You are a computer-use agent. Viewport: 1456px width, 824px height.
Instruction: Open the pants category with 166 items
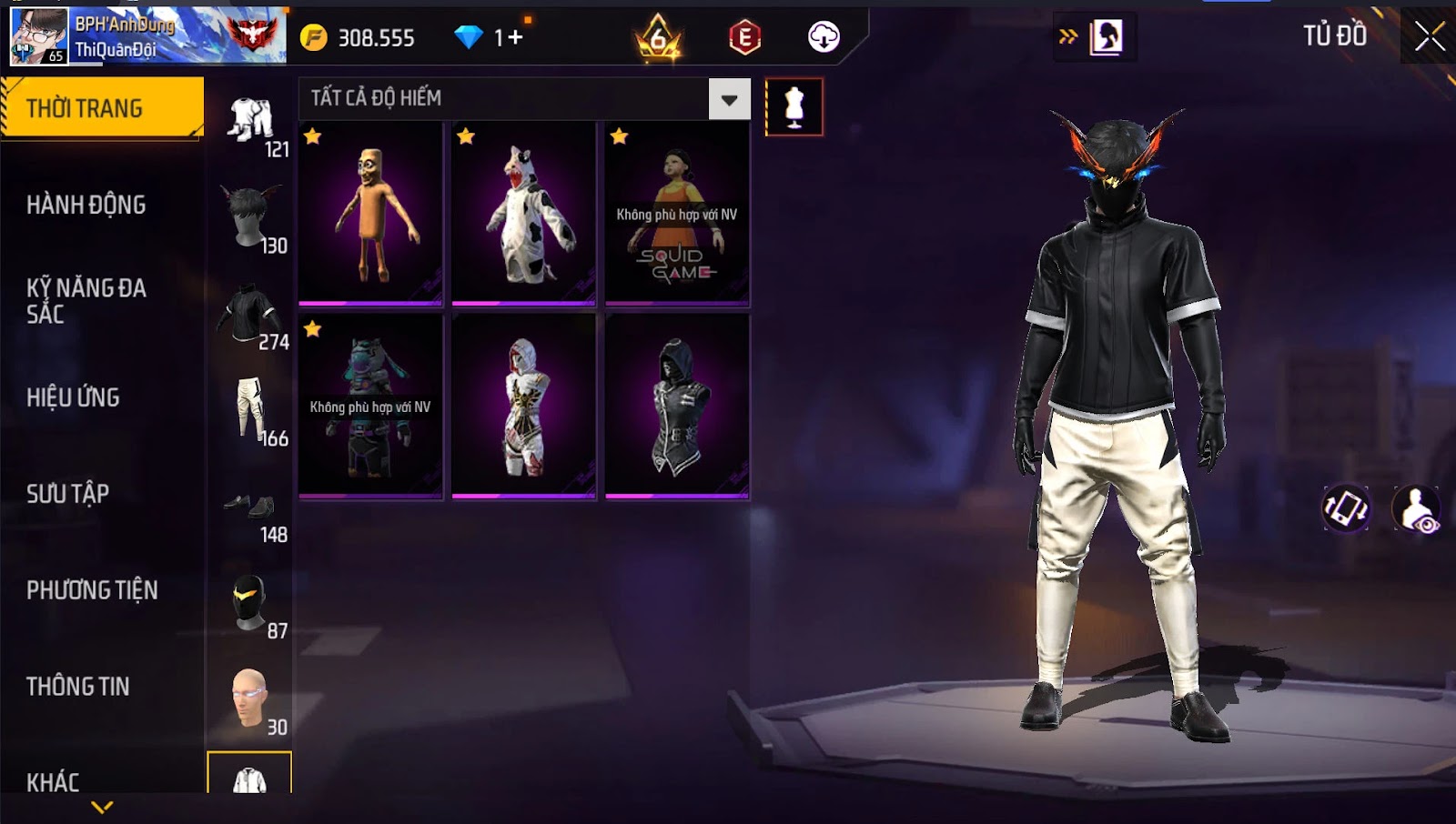[251, 411]
